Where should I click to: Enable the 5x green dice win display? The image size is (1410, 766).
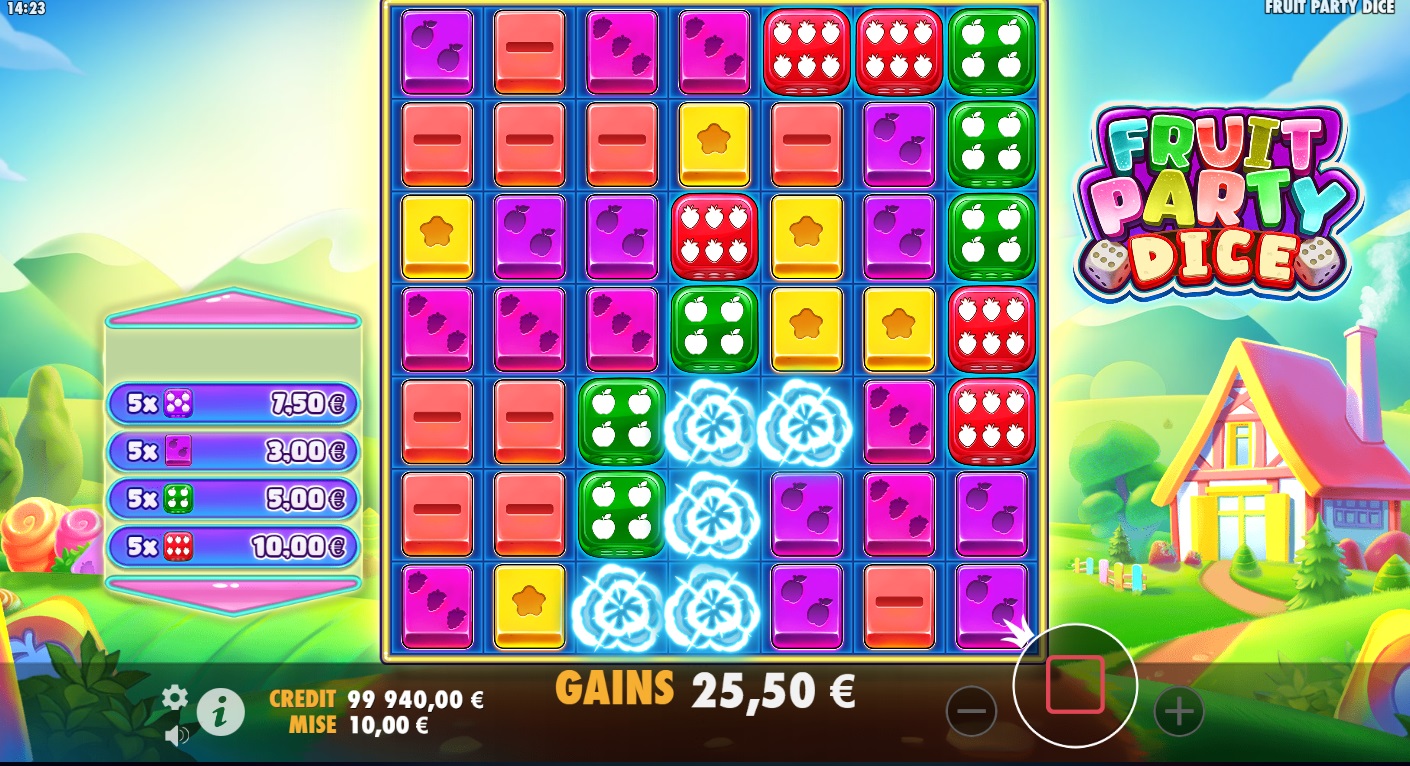click(232, 499)
